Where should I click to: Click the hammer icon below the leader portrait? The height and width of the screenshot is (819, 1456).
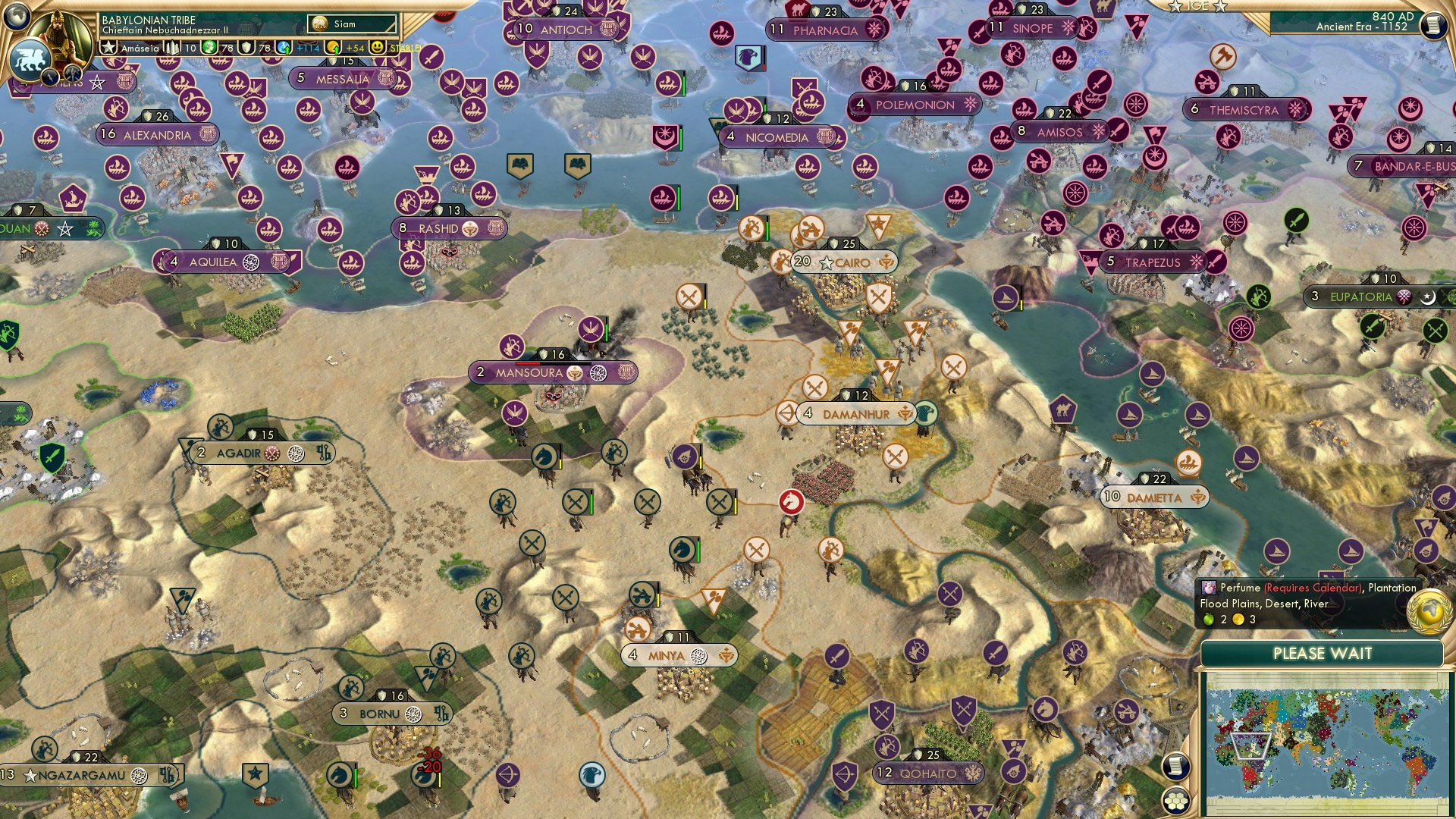[72, 73]
